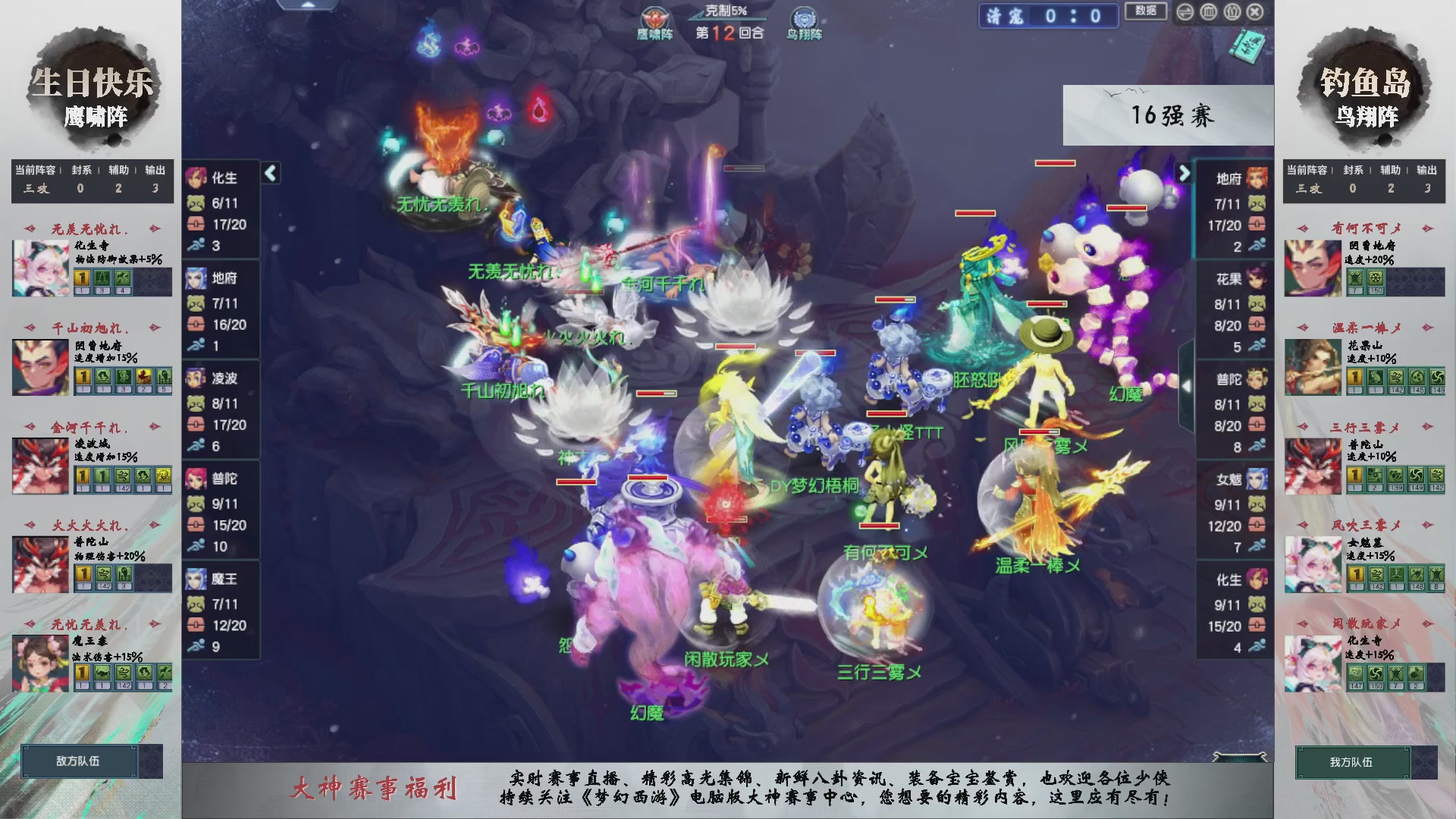Collapse the right team stats panel with the arrow
This screenshot has height=819, width=1456.
coord(1187,173)
